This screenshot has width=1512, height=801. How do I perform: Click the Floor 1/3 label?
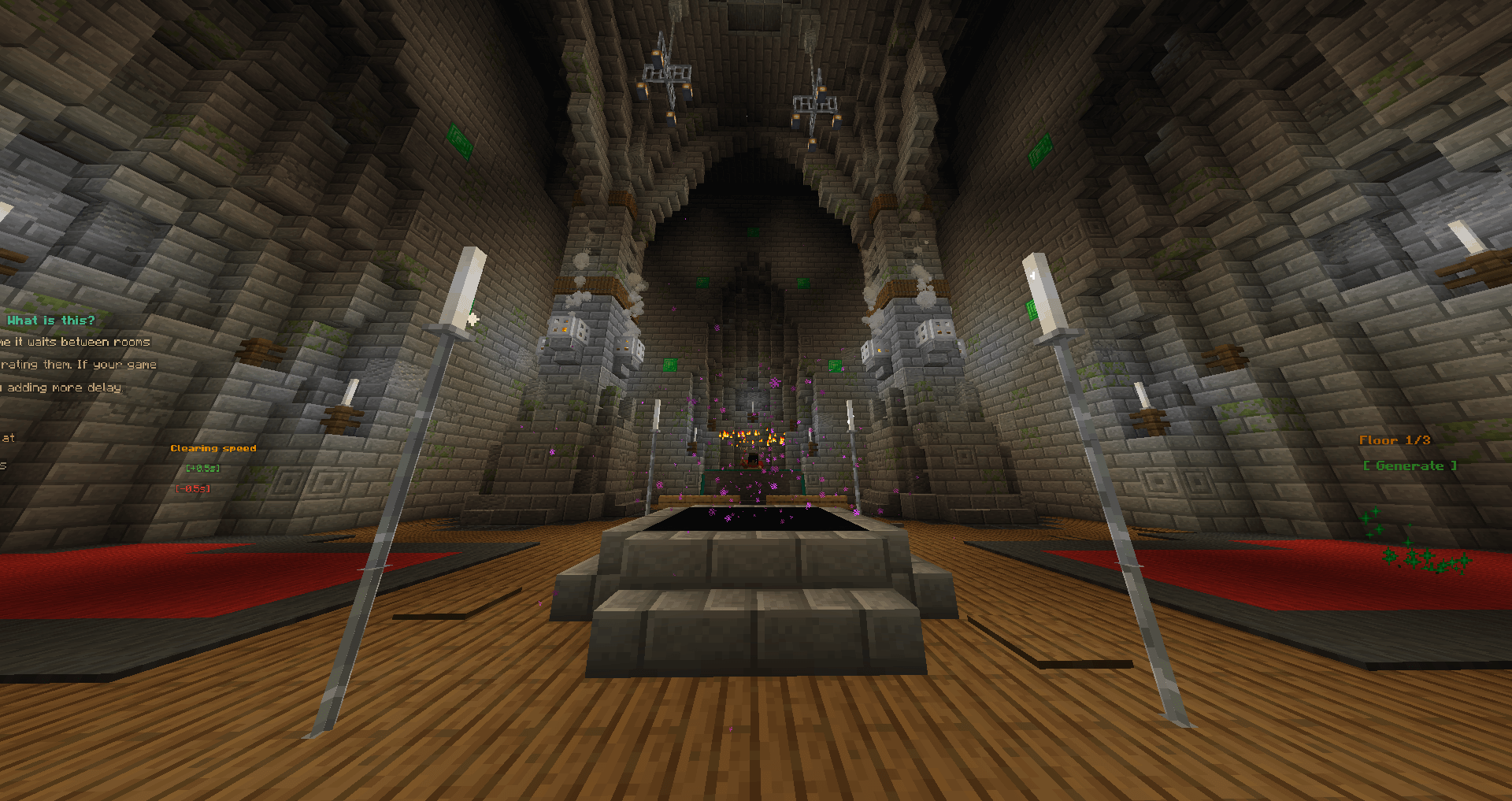[1396, 440]
